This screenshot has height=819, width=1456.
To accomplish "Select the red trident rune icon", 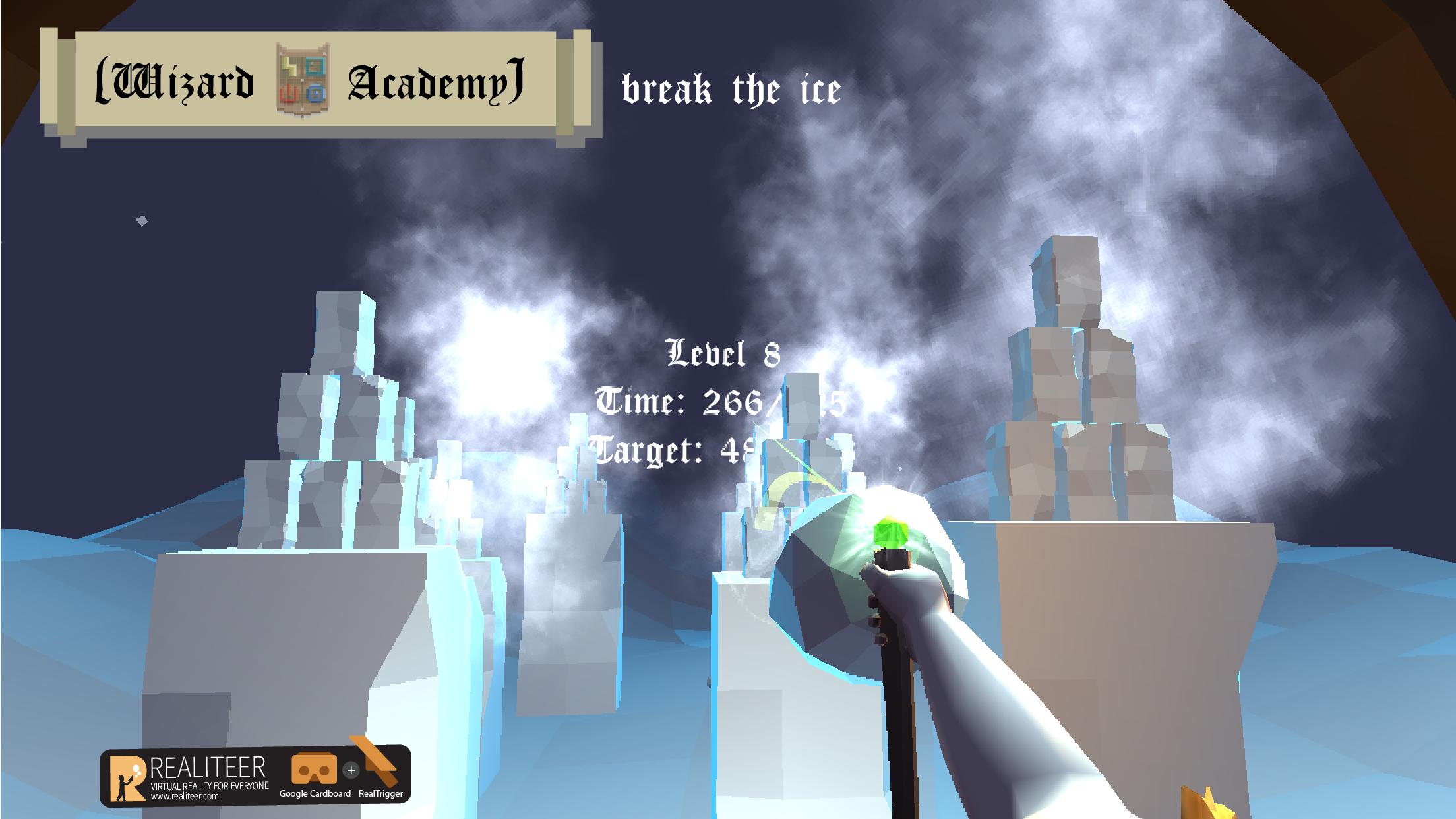I will 289,94.
